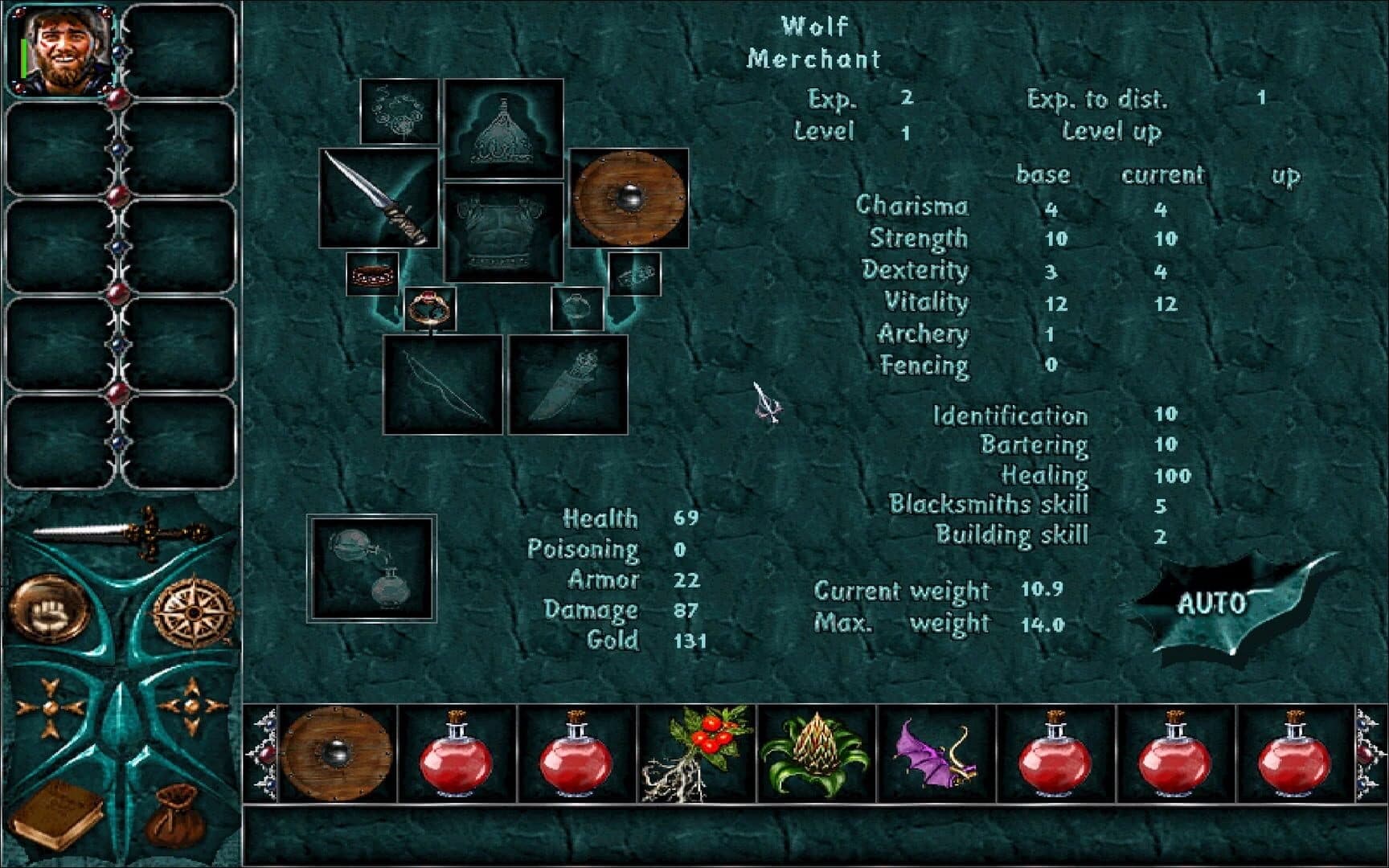Click the Level up option
This screenshot has height=868, width=1389.
pyautogui.click(x=1109, y=133)
